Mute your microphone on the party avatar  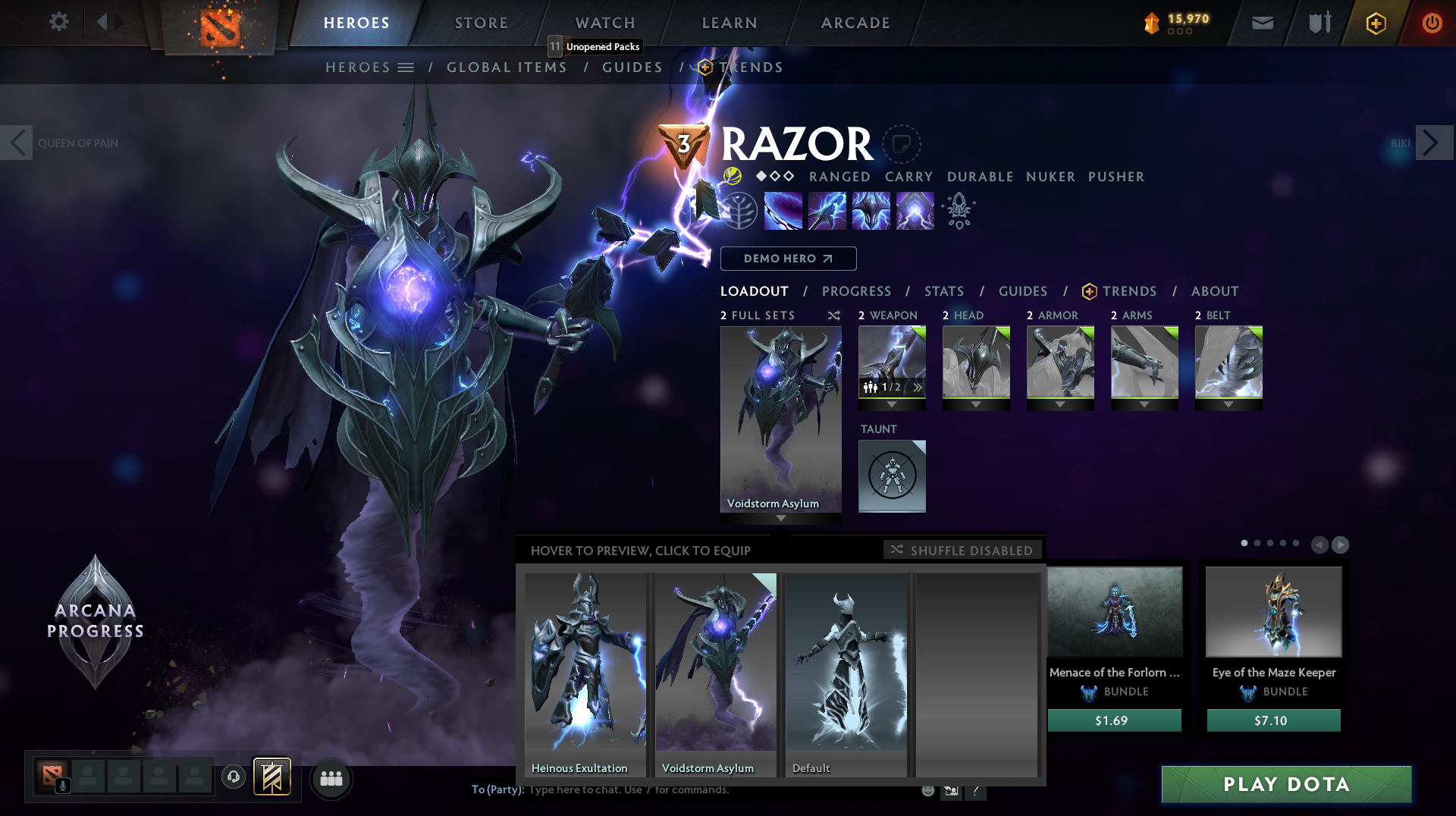pos(63,786)
